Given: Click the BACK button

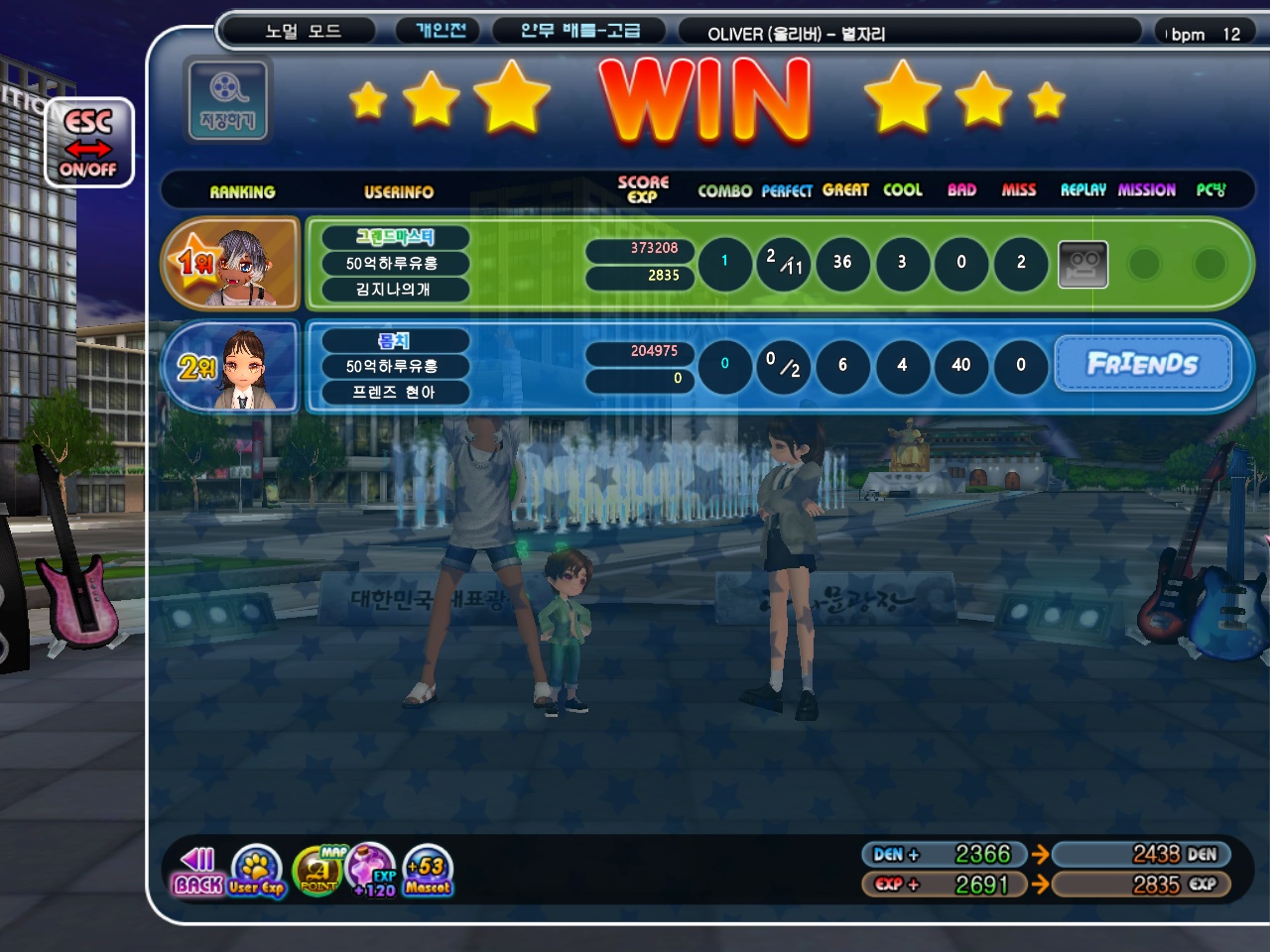Looking at the screenshot, I should 197,871.
